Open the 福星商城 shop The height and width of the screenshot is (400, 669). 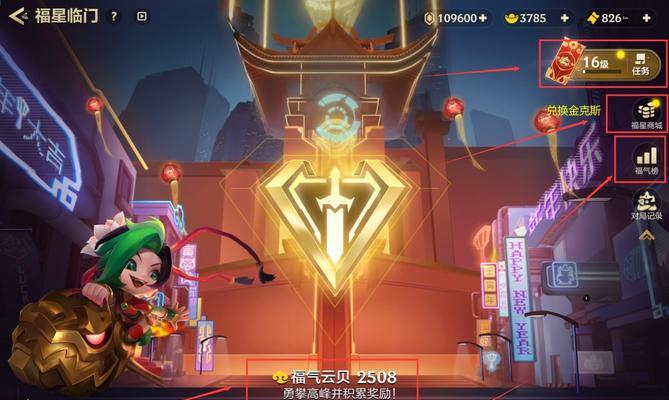coord(644,115)
